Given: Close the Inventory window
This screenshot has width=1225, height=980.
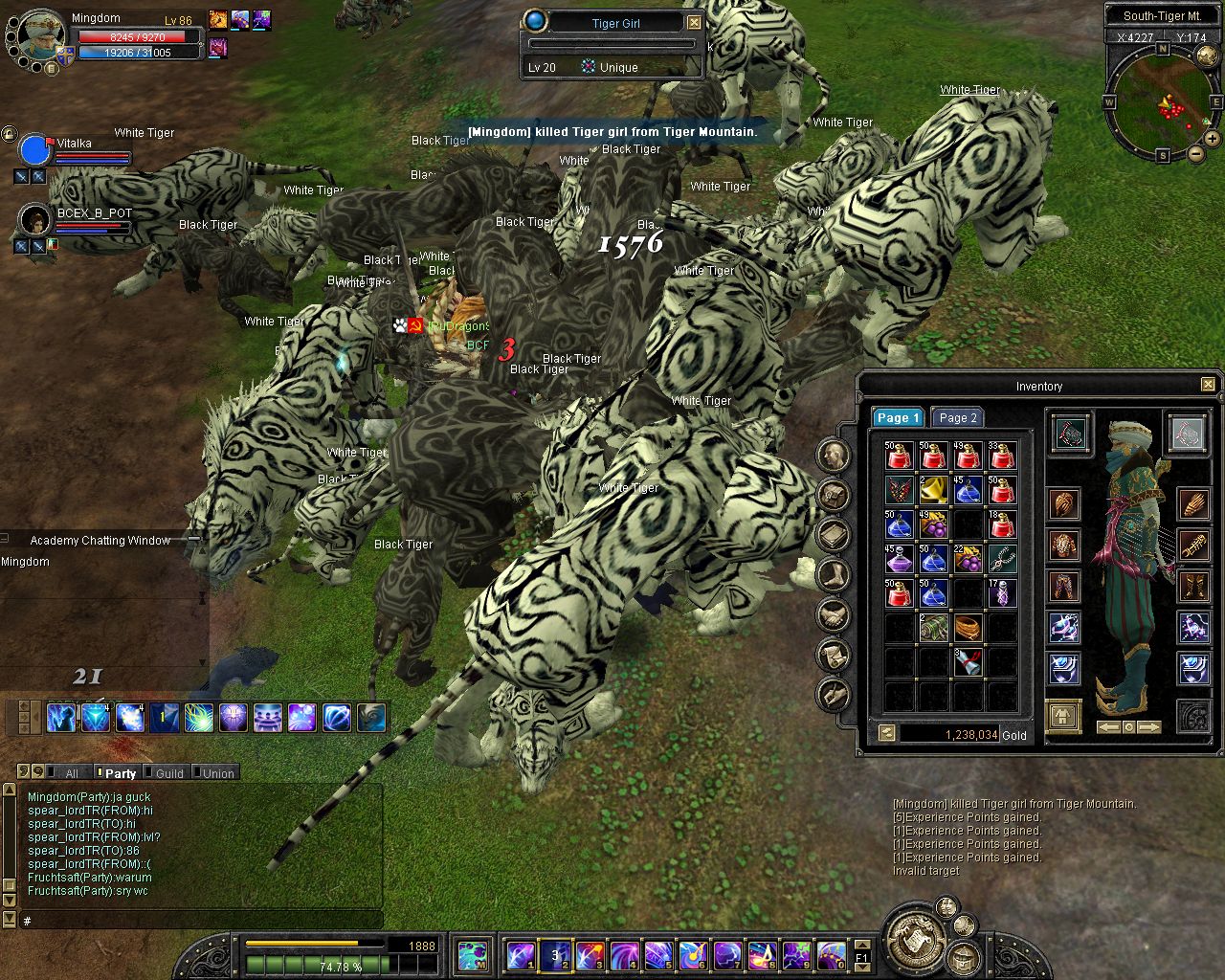Looking at the screenshot, I should [1208, 385].
